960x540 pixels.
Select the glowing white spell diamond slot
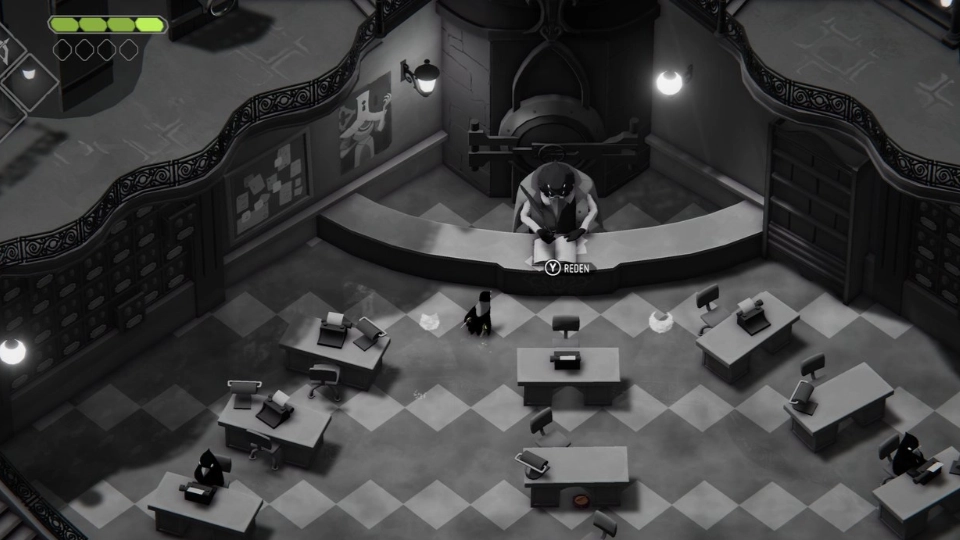coord(30,73)
